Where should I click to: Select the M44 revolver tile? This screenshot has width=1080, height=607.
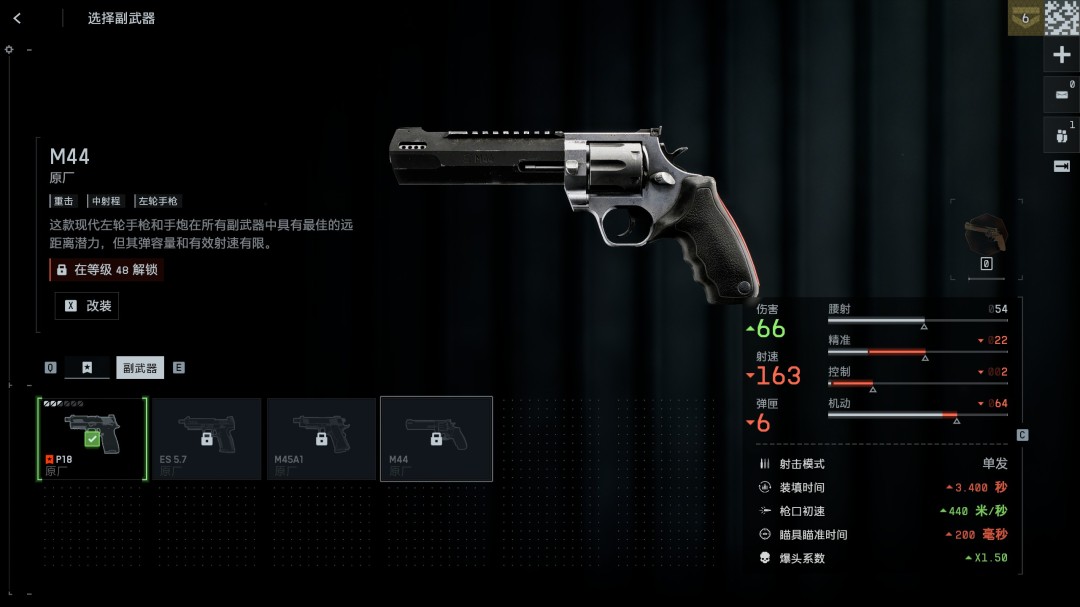(x=436, y=439)
